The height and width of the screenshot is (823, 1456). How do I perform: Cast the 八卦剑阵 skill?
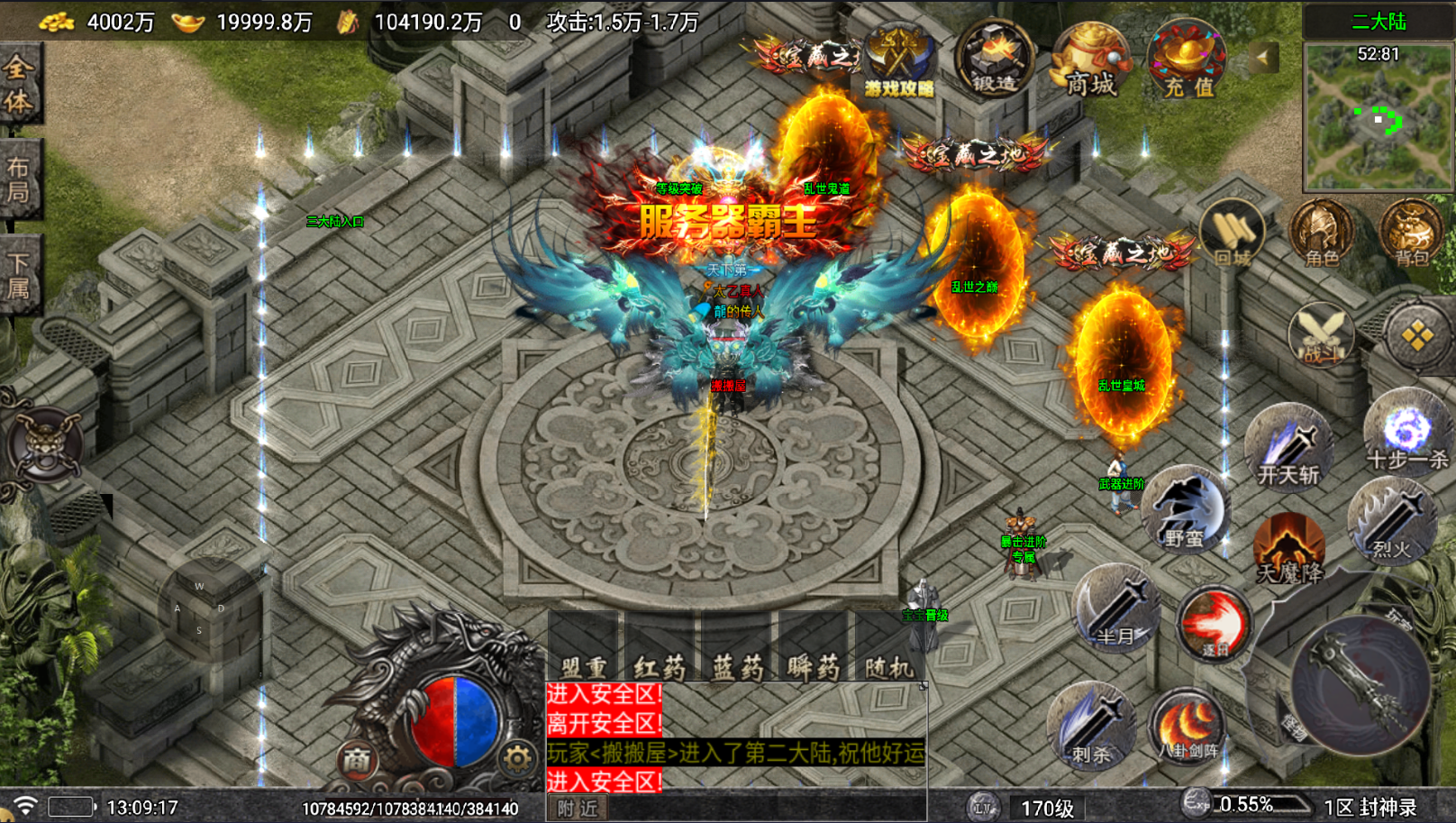click(1188, 724)
